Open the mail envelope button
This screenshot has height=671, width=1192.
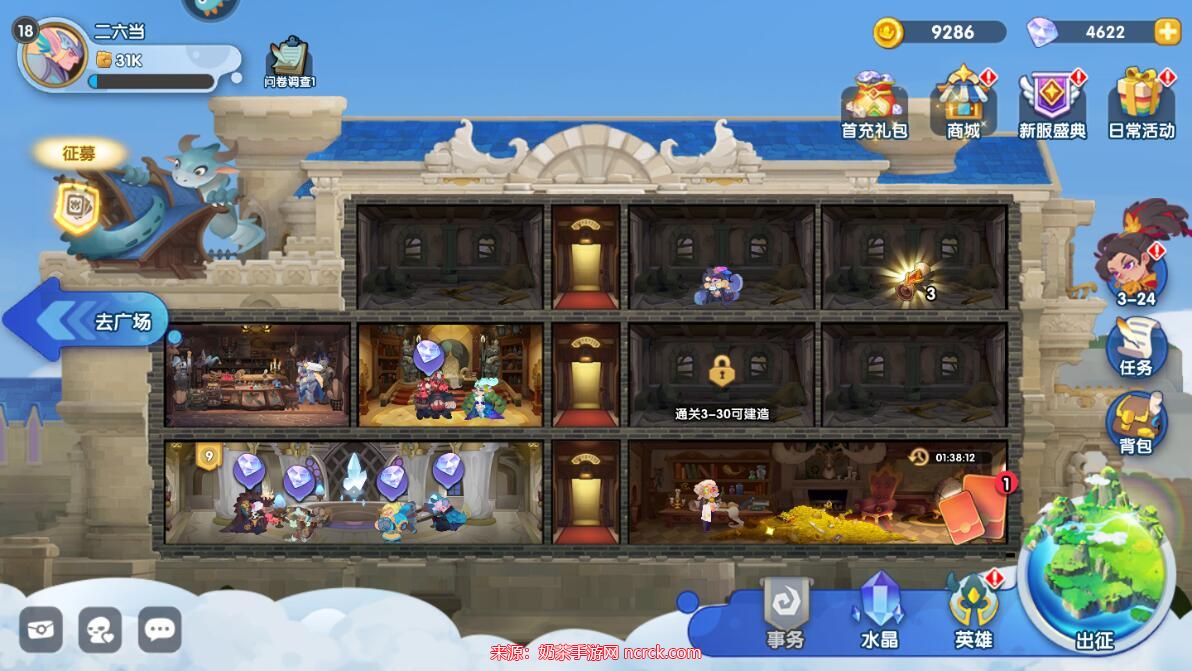(x=41, y=630)
